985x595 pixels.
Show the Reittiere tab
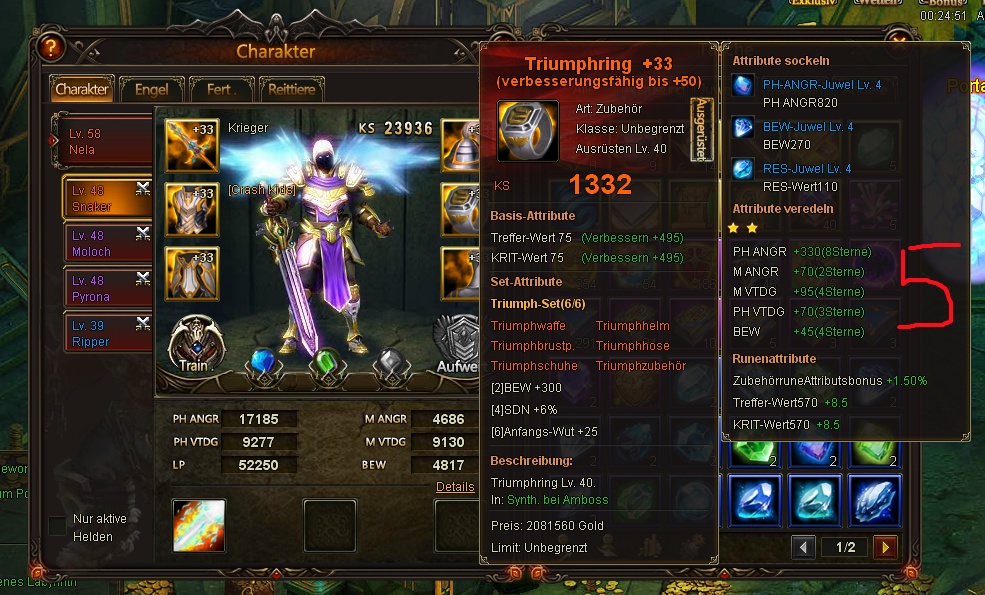coord(292,89)
